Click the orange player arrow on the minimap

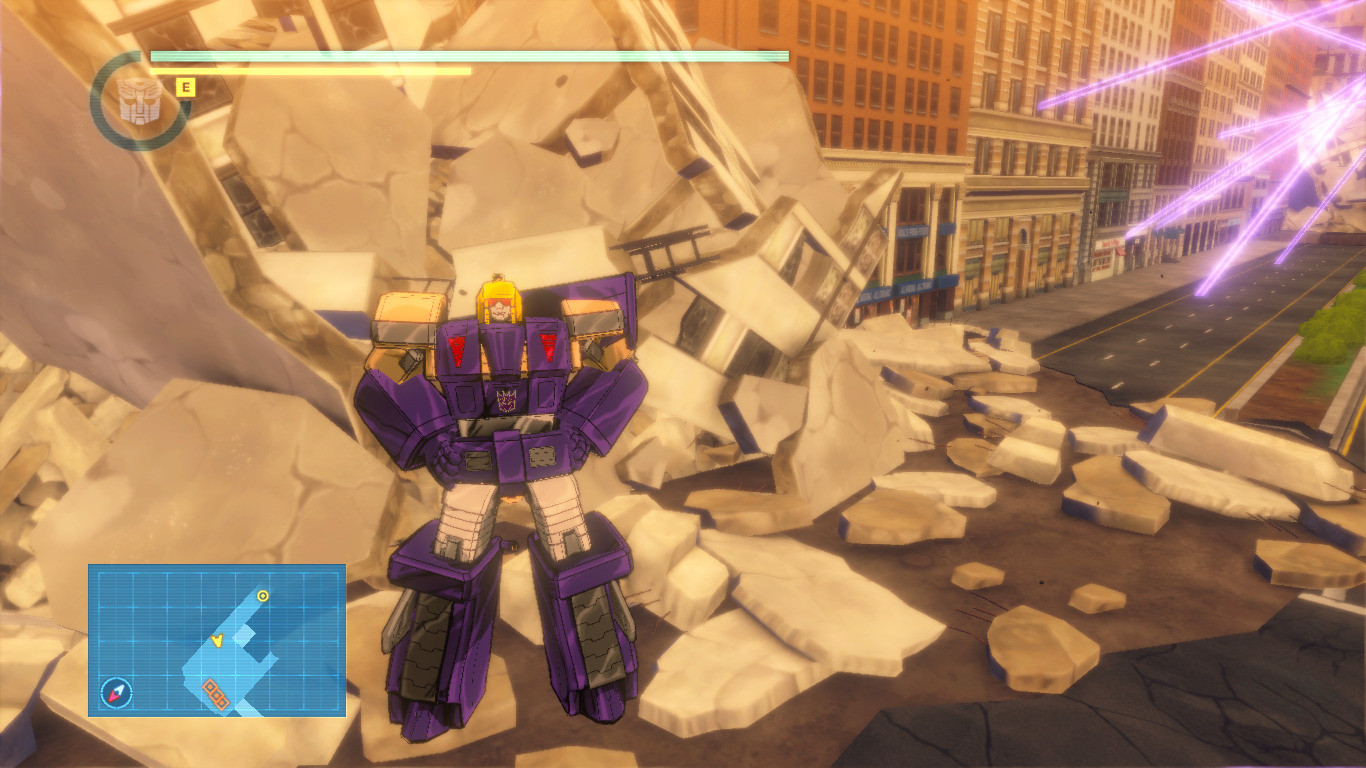click(x=218, y=642)
